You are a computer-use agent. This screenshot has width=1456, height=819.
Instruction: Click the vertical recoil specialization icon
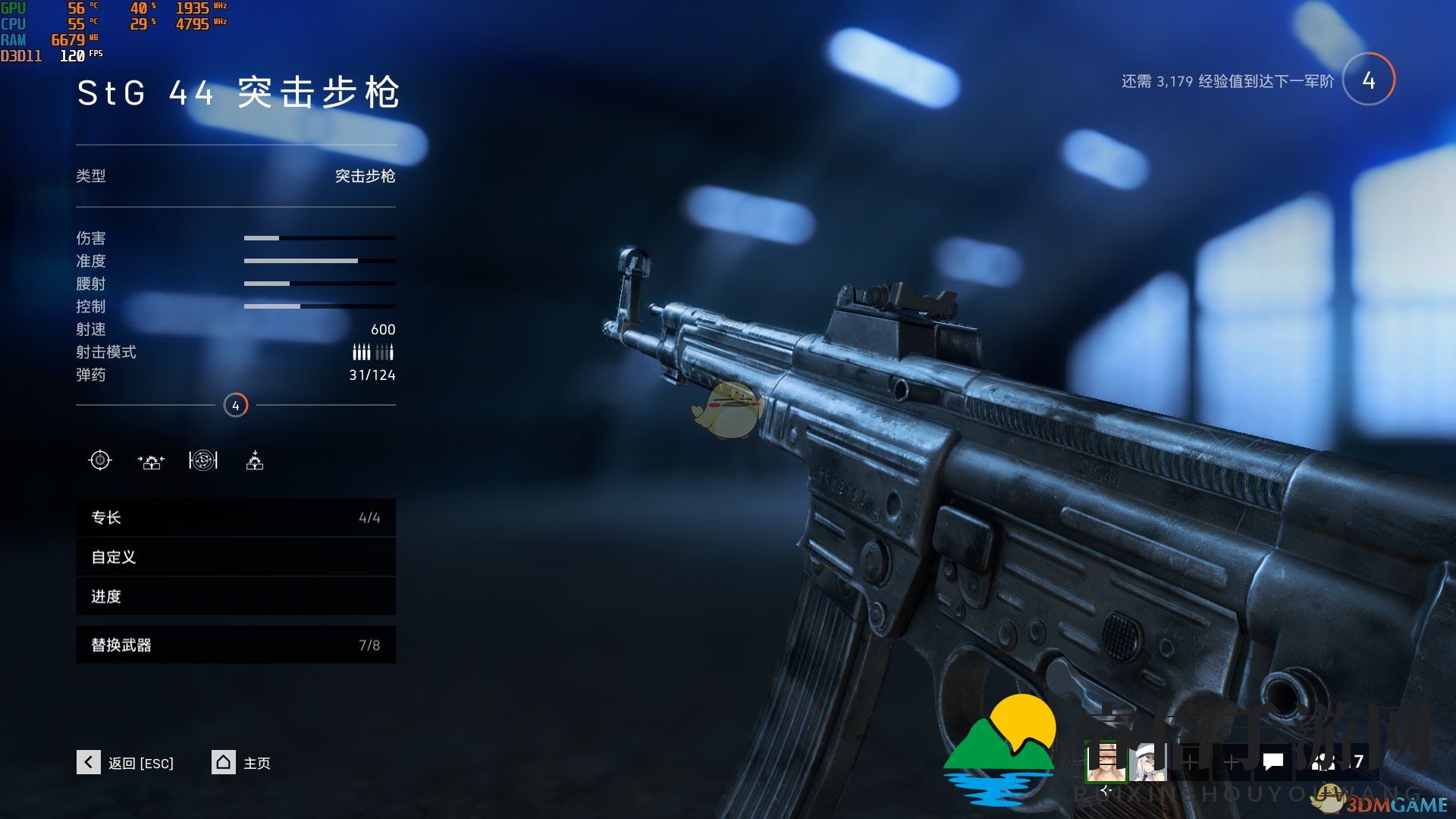click(255, 460)
